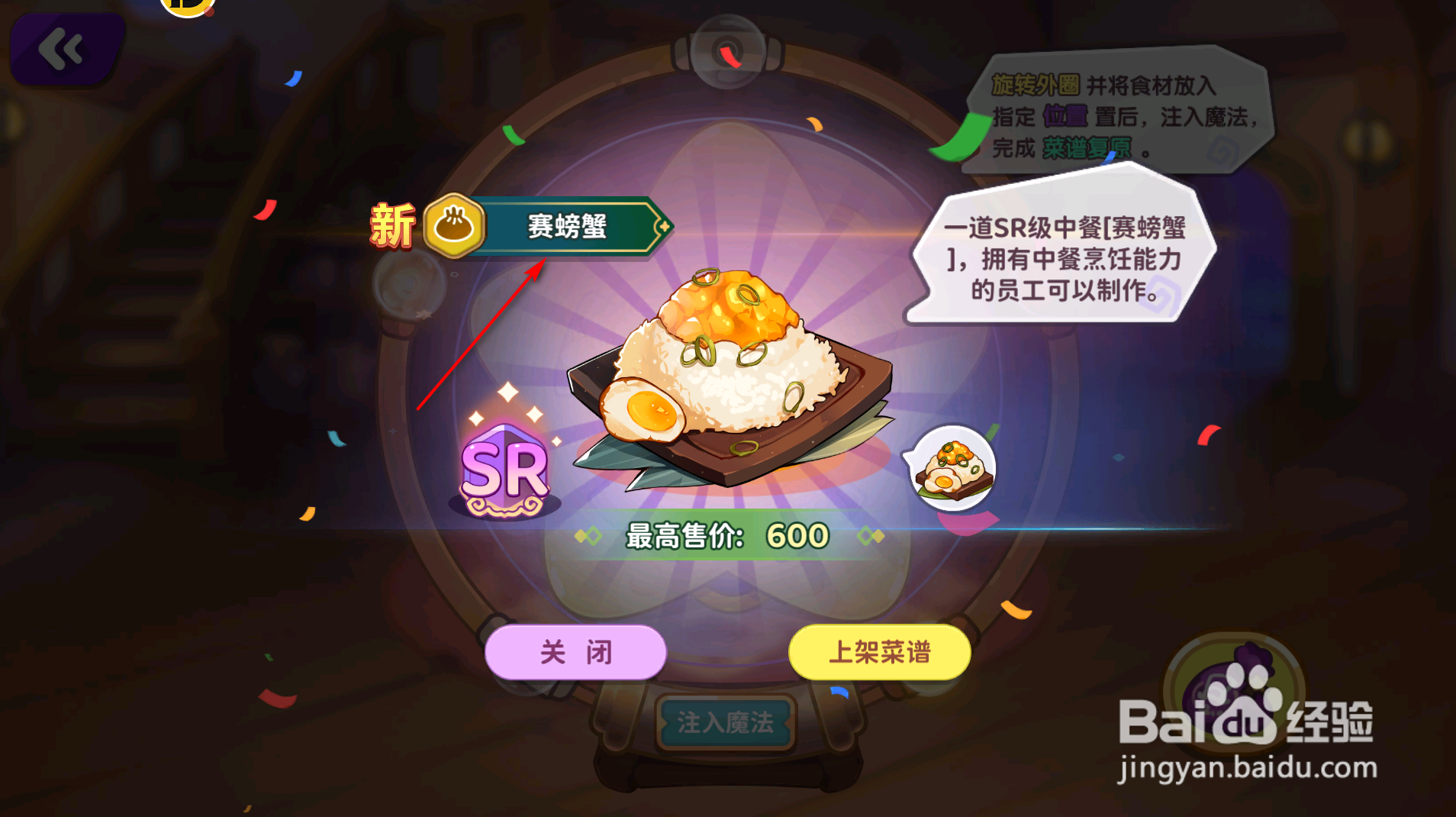Click the tutorial tip about 旋转外圈
Screen dimensions: 1456x817
point(1122,115)
